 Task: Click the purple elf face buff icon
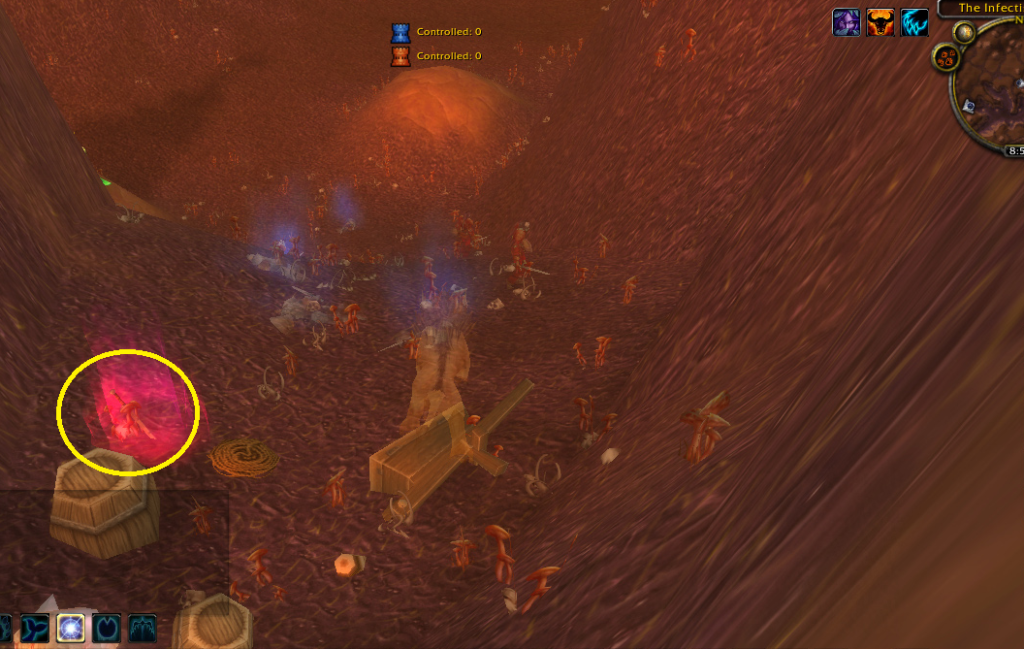[x=846, y=22]
